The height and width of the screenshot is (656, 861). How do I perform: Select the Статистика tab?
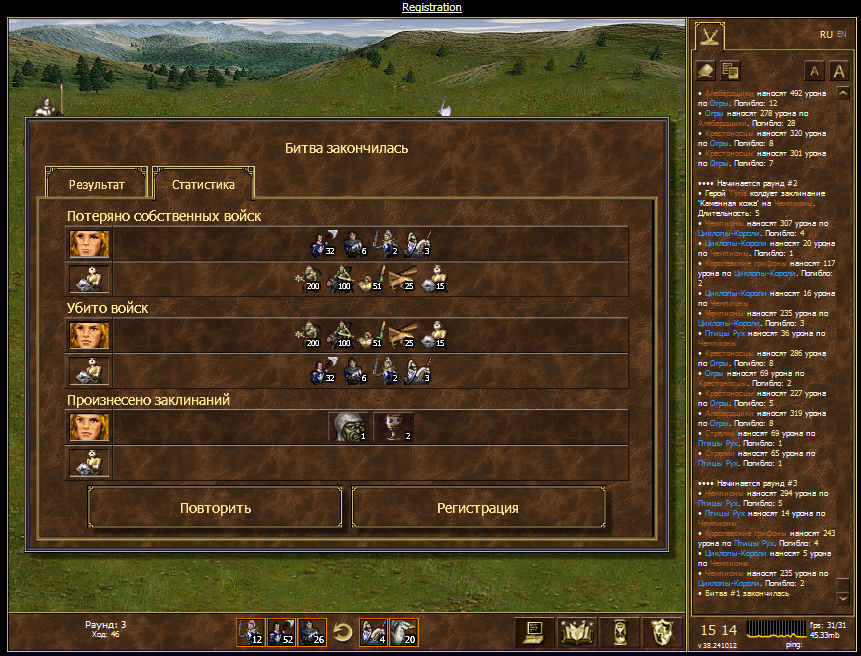click(x=203, y=185)
